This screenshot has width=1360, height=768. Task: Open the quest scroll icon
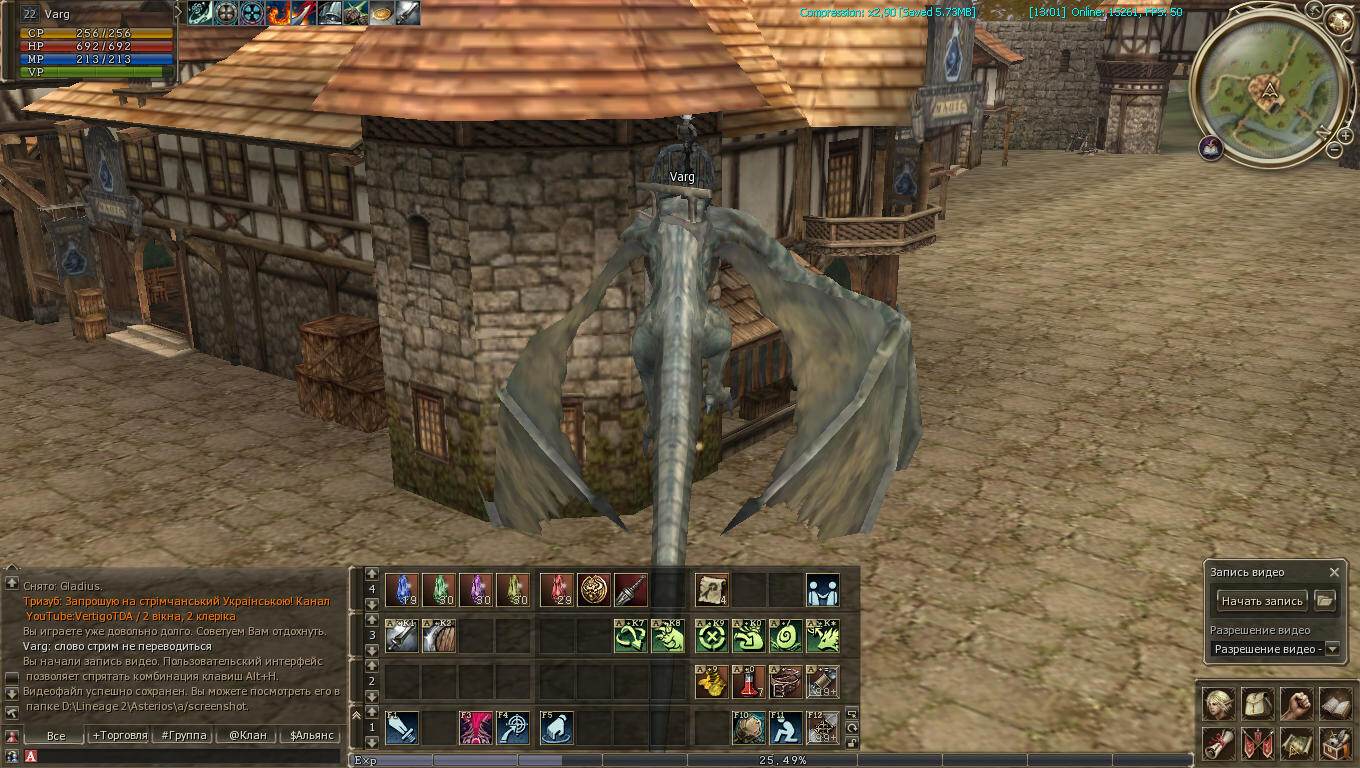tap(1218, 743)
